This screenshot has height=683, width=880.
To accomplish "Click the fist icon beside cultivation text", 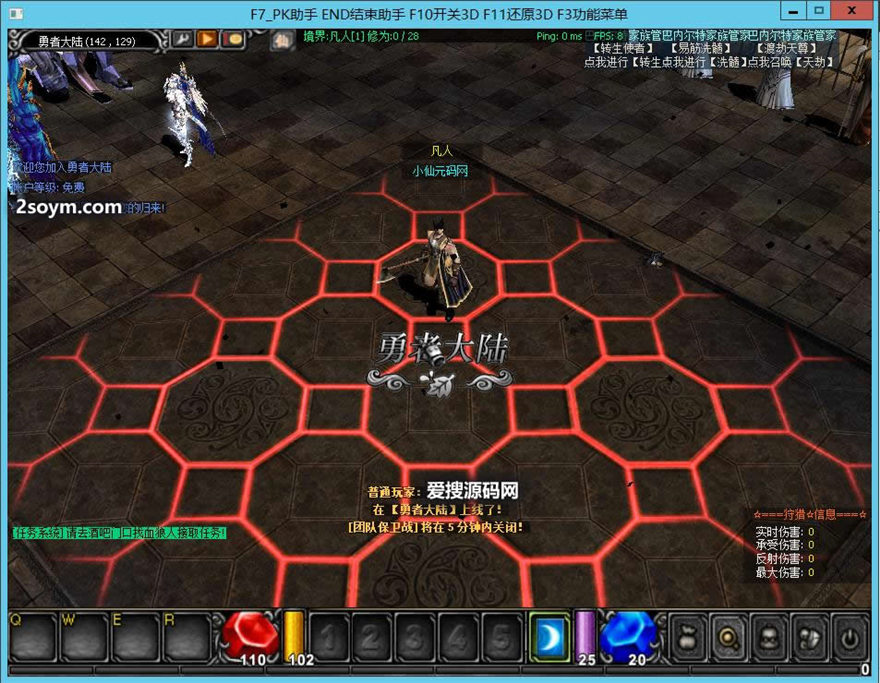I will (282, 40).
